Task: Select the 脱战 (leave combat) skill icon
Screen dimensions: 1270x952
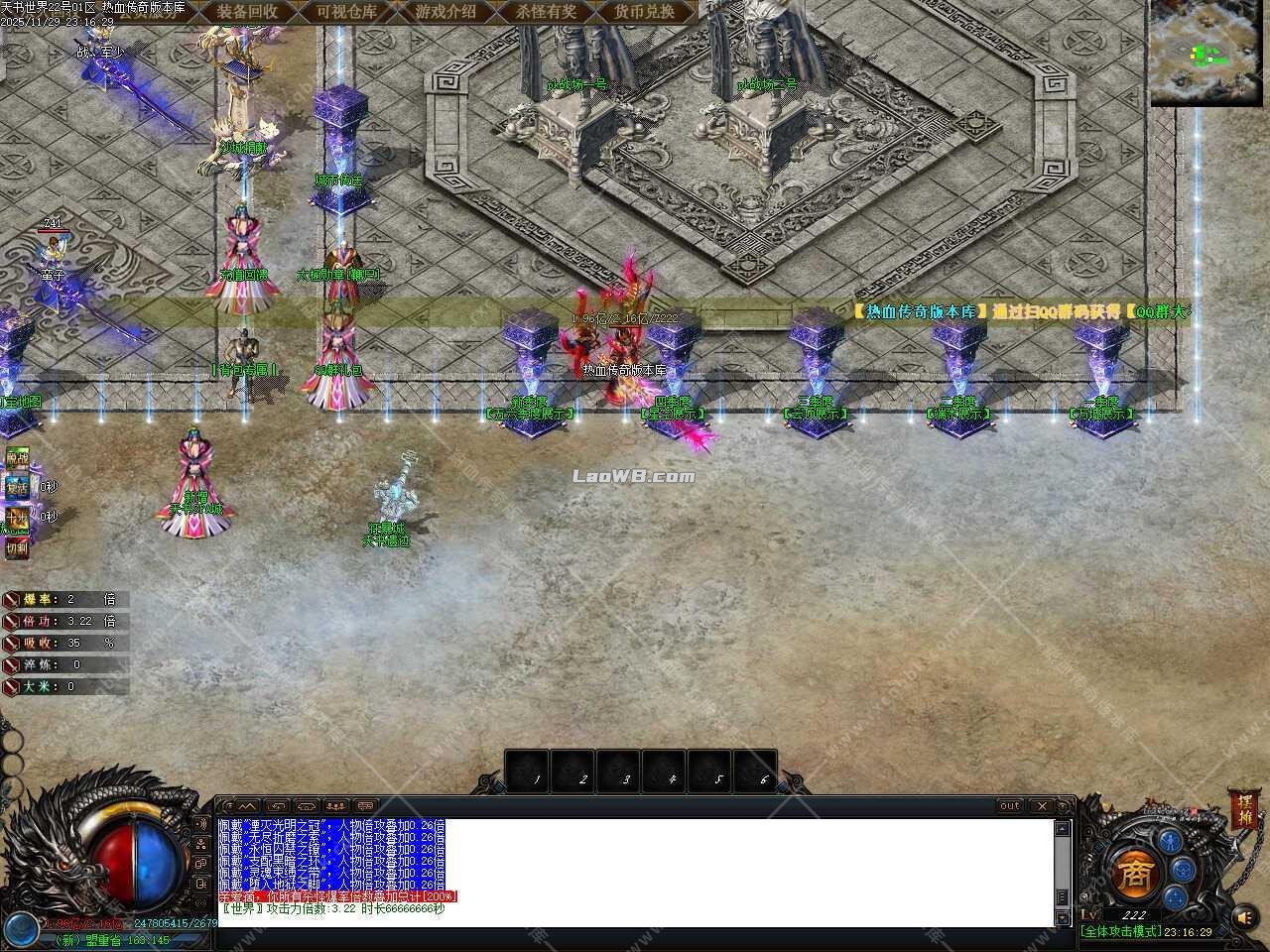Action: [18, 458]
